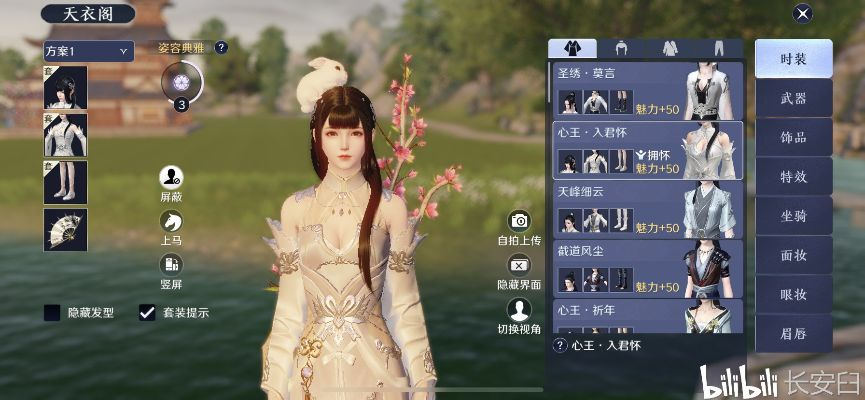Switch to the 武器 category
Image resolution: width=865 pixels, height=400 pixels.
(x=793, y=98)
